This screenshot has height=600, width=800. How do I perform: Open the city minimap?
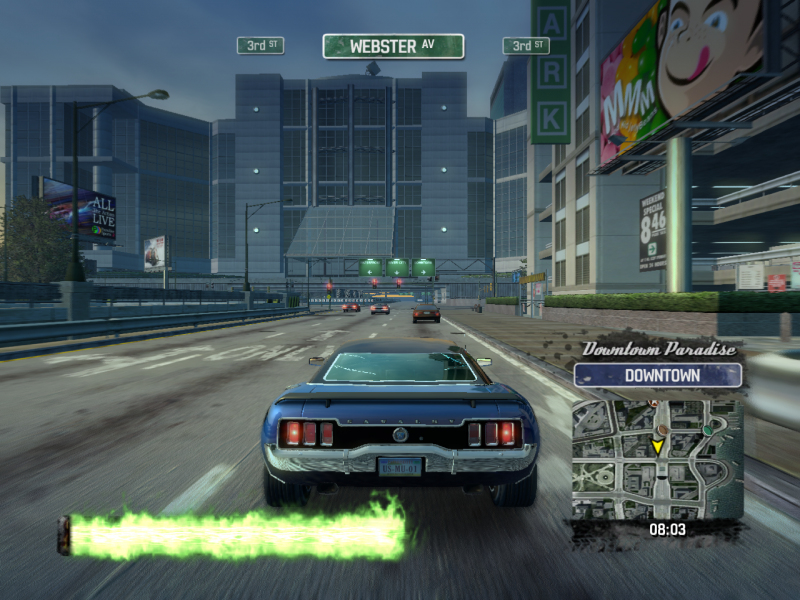pos(657,458)
